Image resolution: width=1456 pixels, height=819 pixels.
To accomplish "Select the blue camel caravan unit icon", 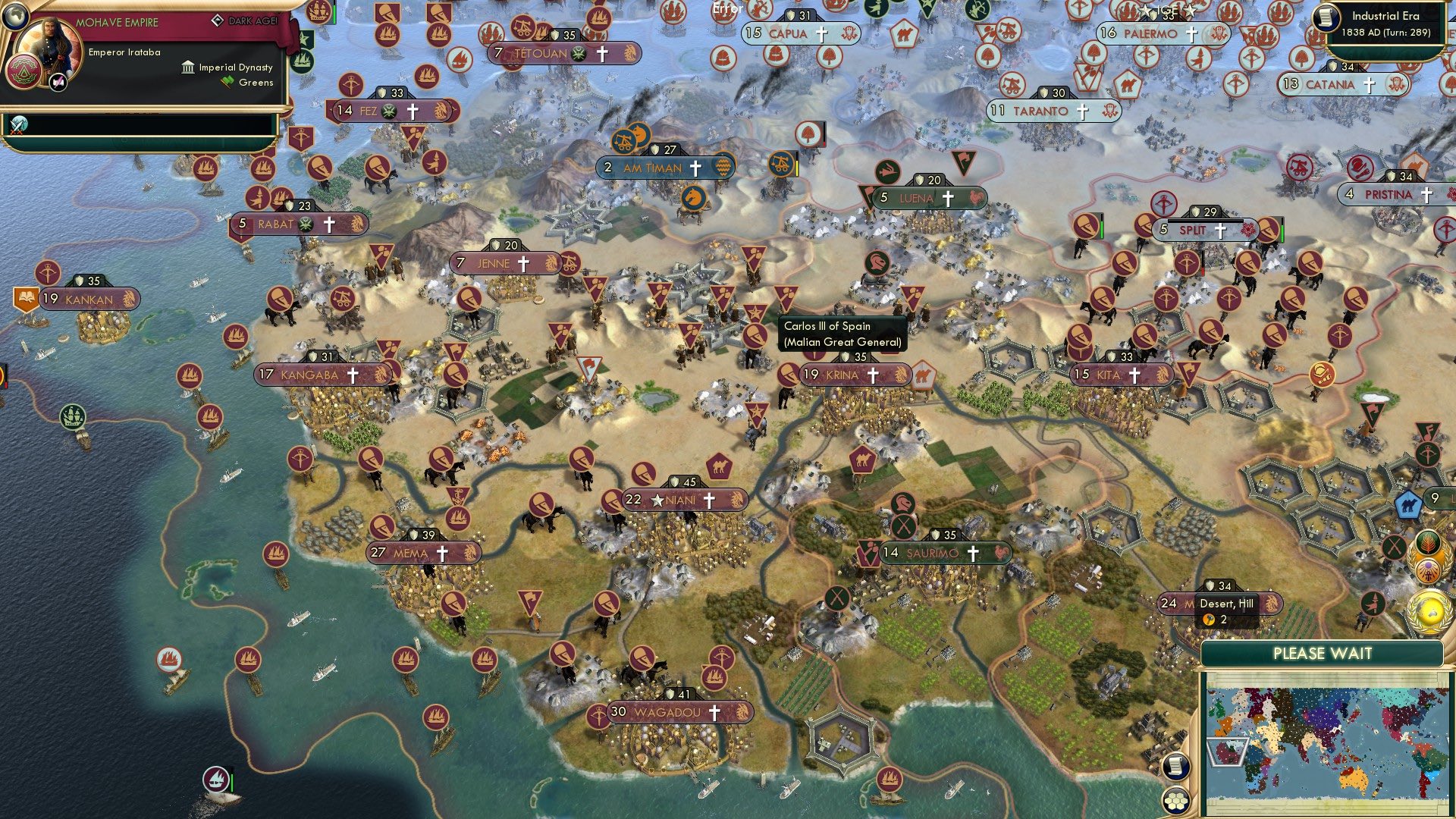I will pos(1407,504).
